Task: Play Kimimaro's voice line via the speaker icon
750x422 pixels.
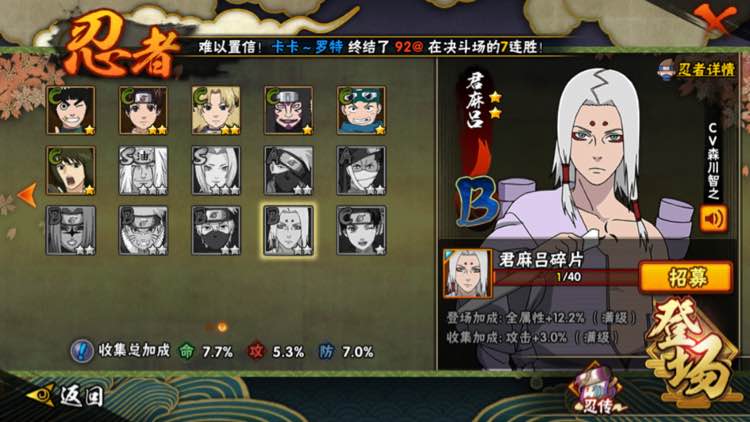Action: click(713, 219)
